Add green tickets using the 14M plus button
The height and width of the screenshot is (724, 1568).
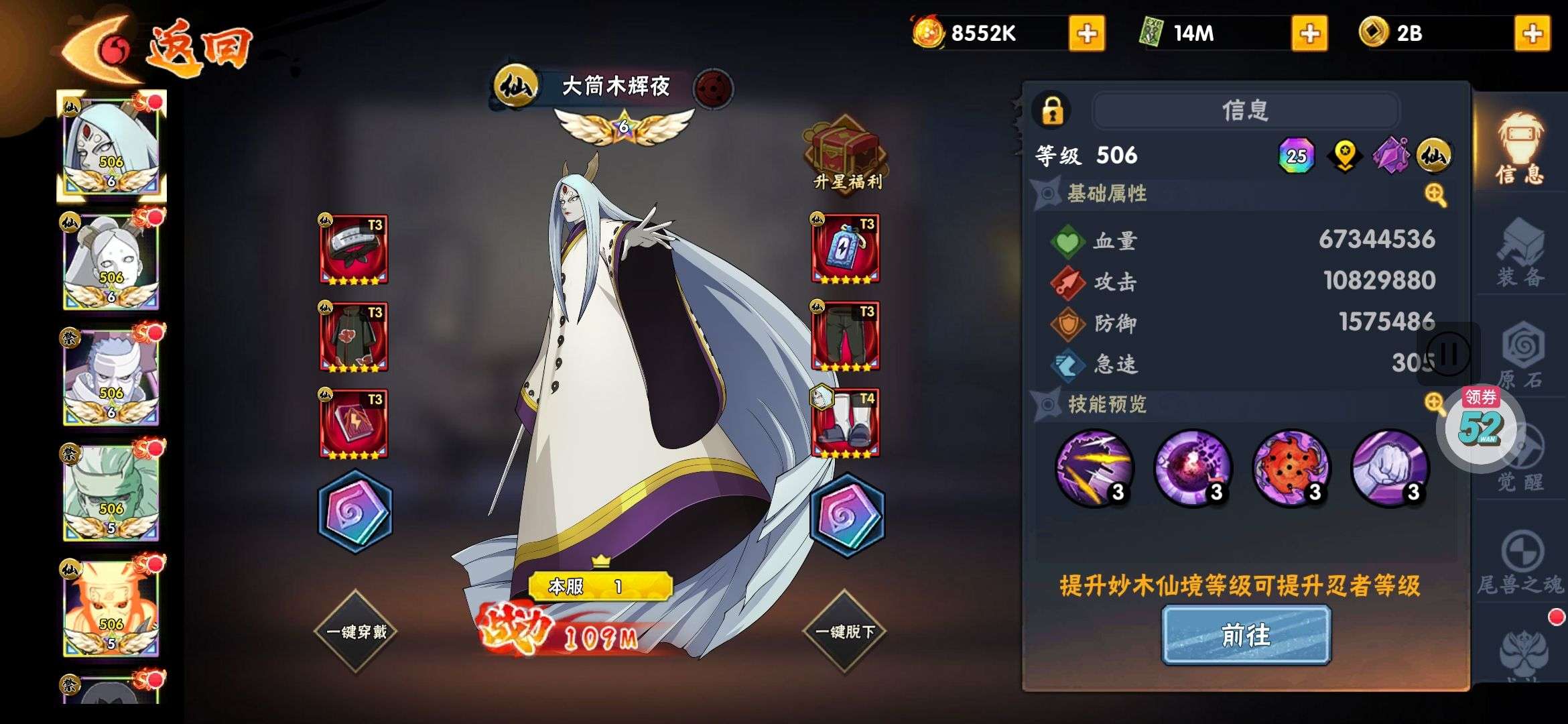pyautogui.click(x=1309, y=34)
